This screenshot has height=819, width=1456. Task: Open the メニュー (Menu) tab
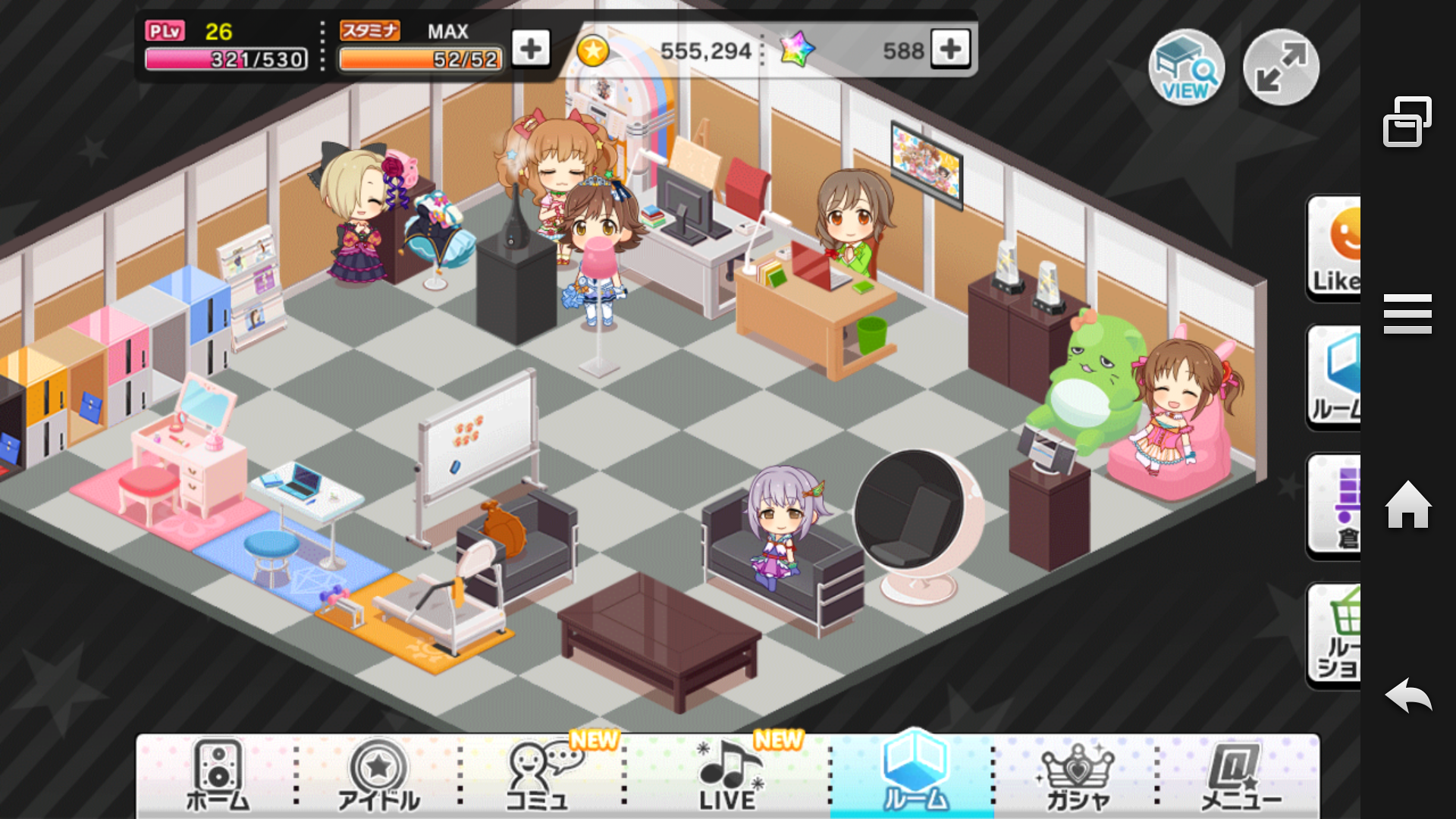pyautogui.click(x=1239, y=775)
